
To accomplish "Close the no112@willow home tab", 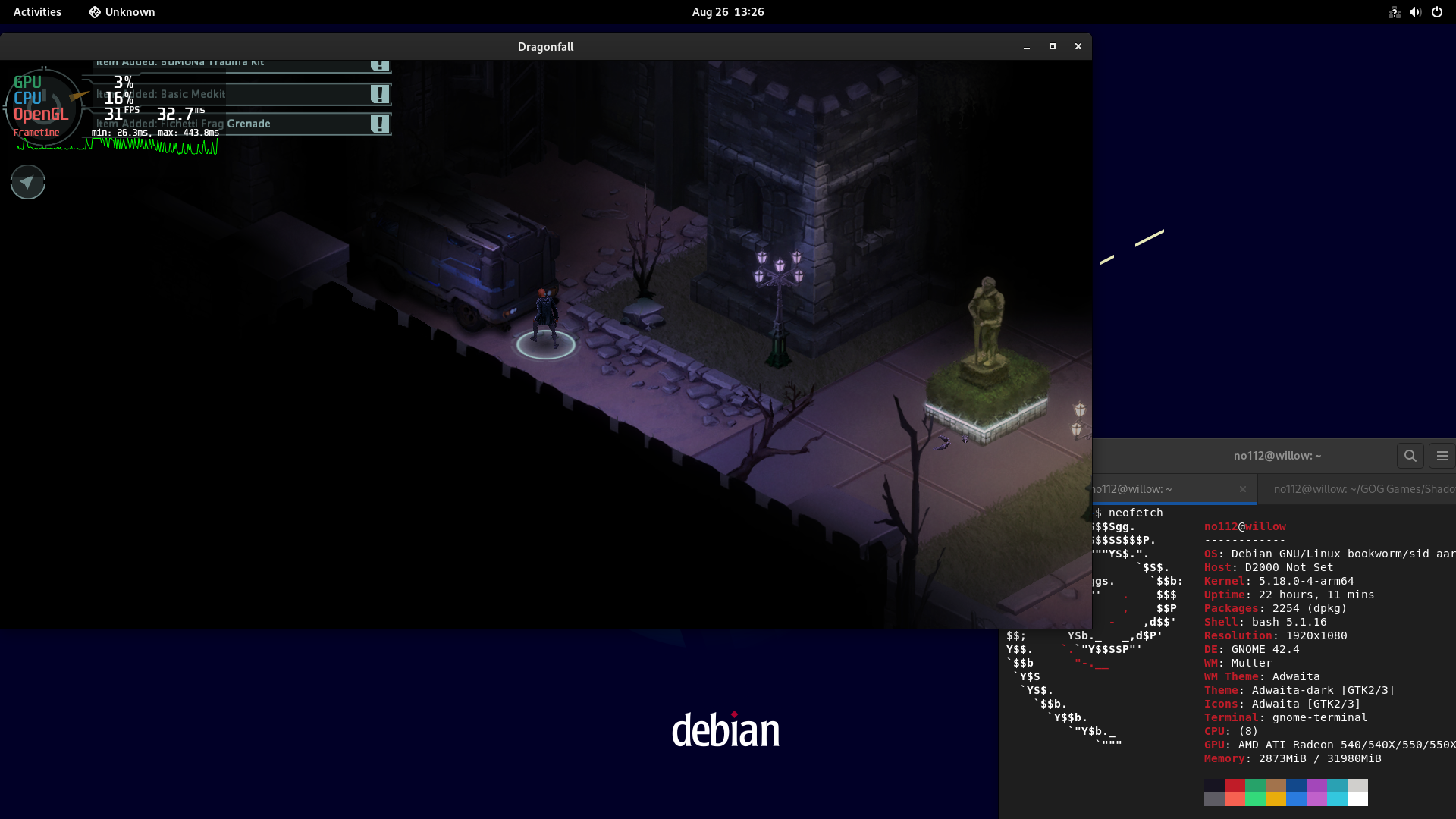I will pyautogui.click(x=1243, y=489).
